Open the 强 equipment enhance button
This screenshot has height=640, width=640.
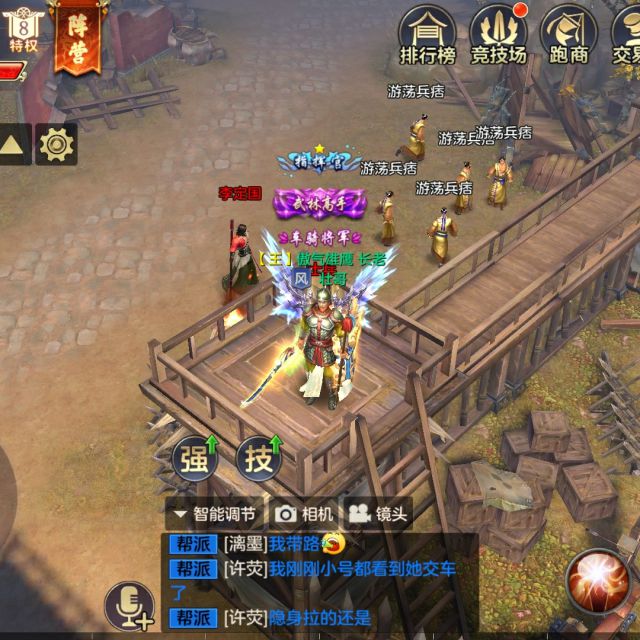(195, 459)
